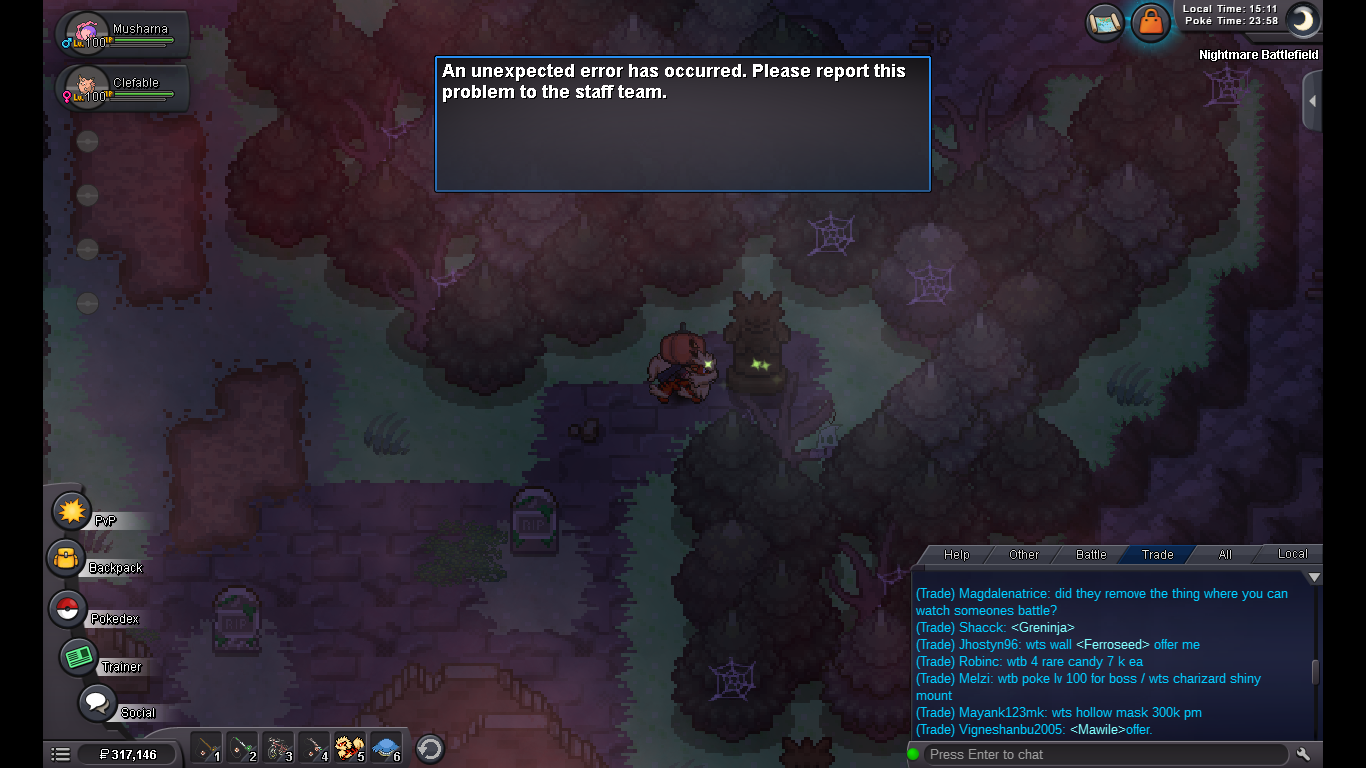Viewport: 1366px width, 768px height.
Task: Switch to the Battle chat tab
Action: coord(1091,554)
